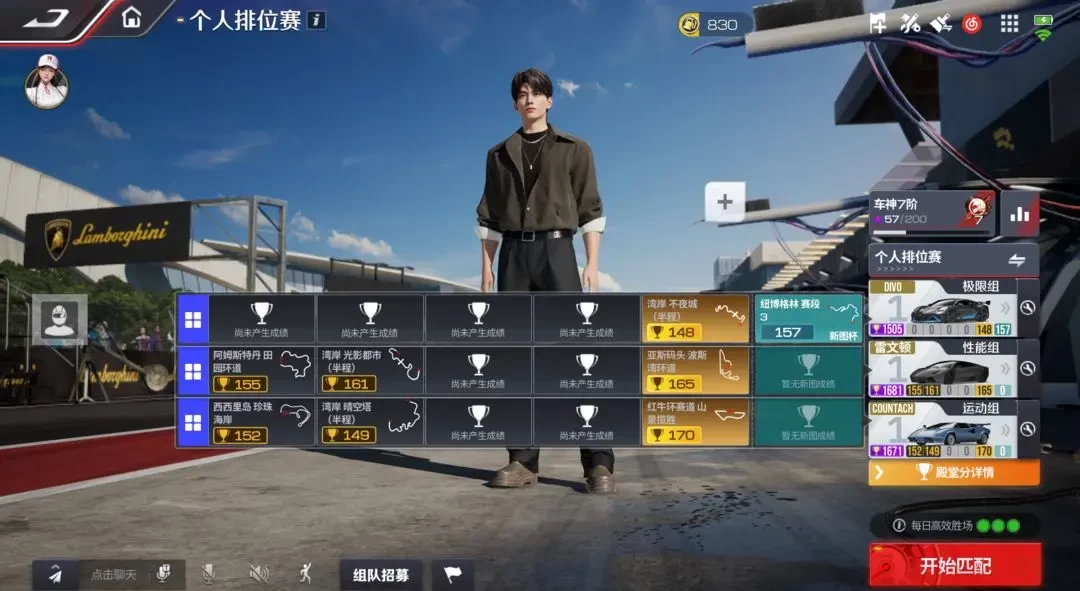Screen dimensions: 1080x591
Task: Show info for 个人排位赛 title
Action: point(316,20)
